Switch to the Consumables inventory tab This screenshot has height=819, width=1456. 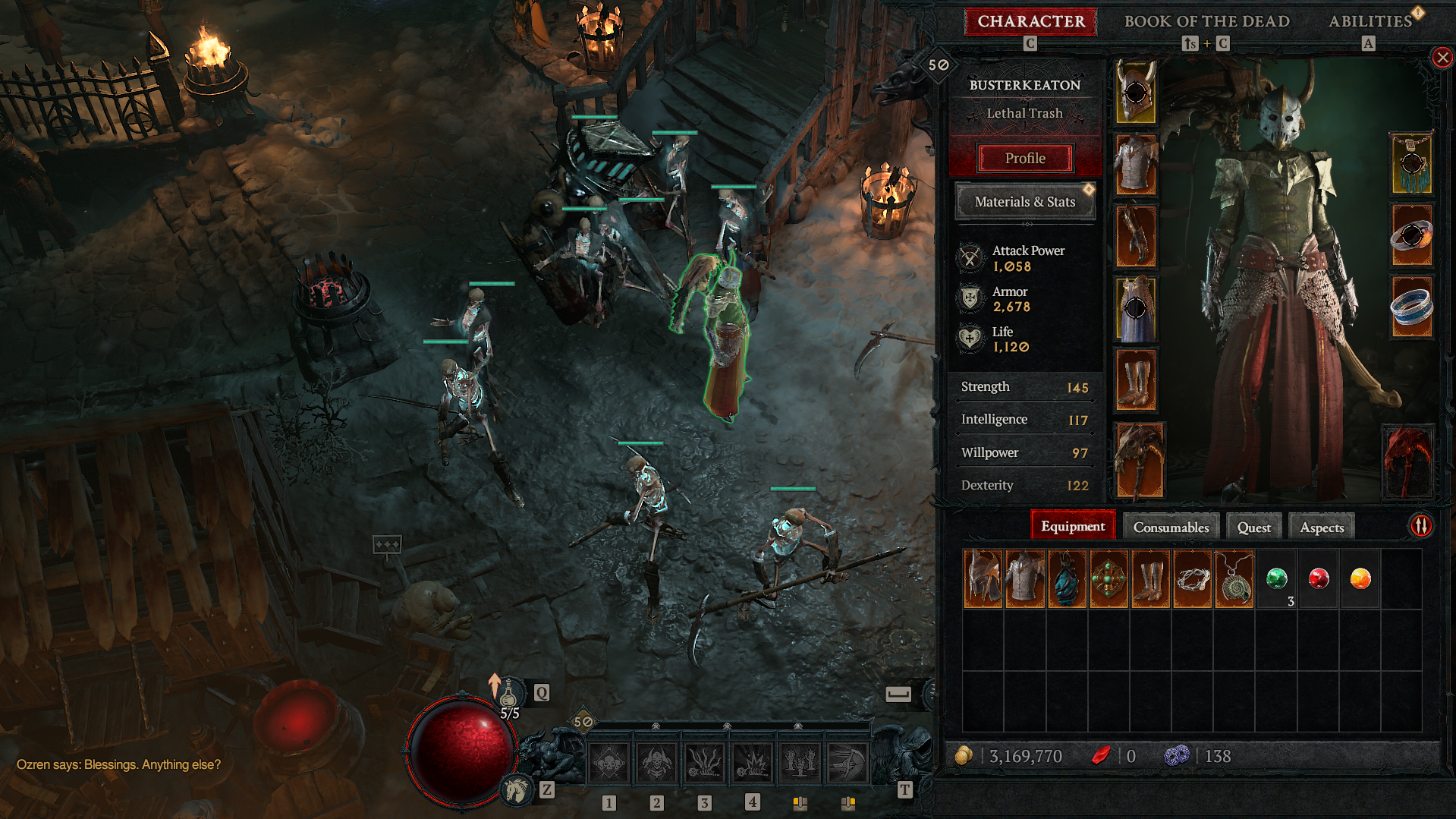click(x=1171, y=527)
